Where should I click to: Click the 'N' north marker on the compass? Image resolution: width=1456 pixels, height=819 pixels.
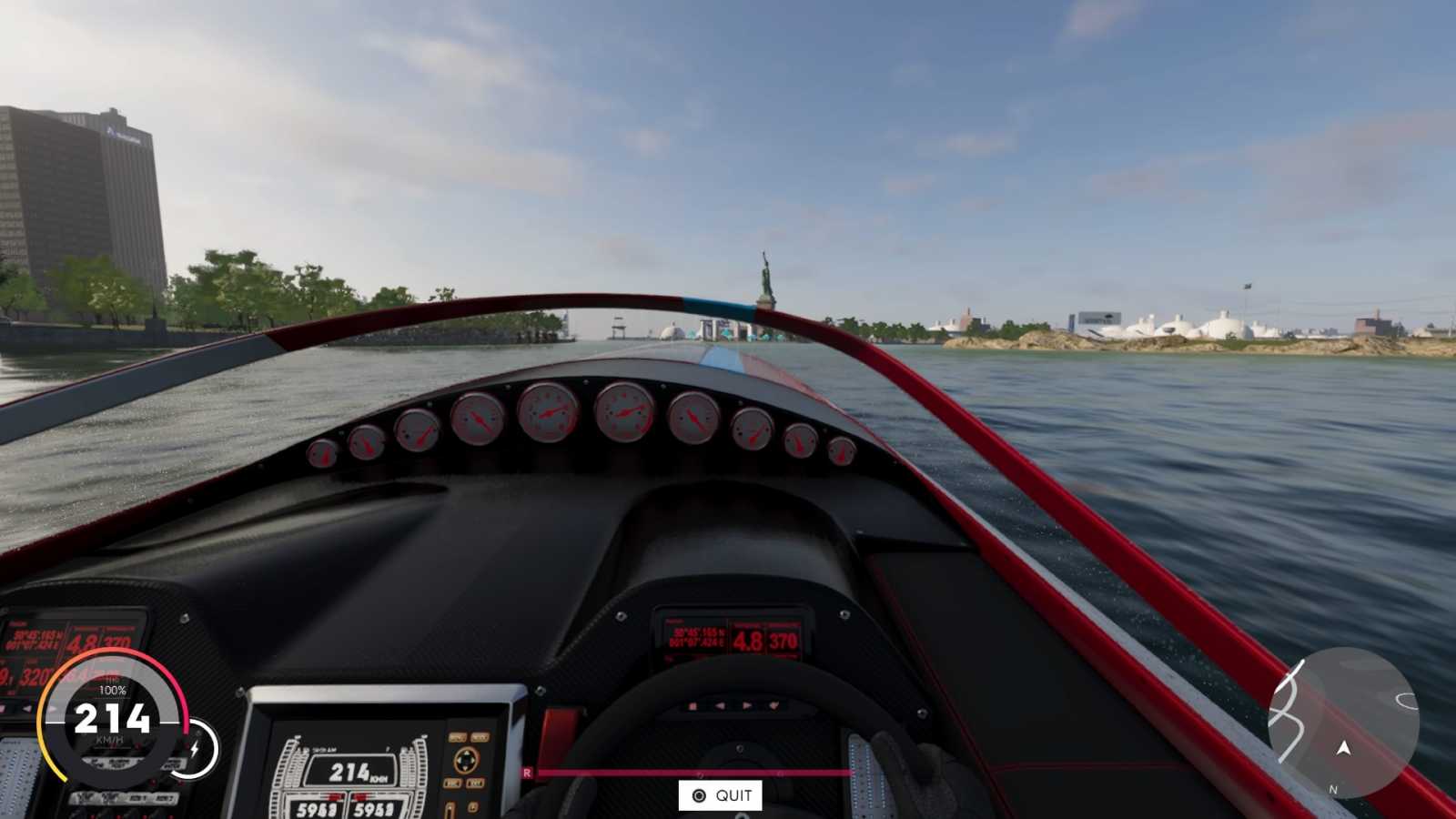point(1334,788)
